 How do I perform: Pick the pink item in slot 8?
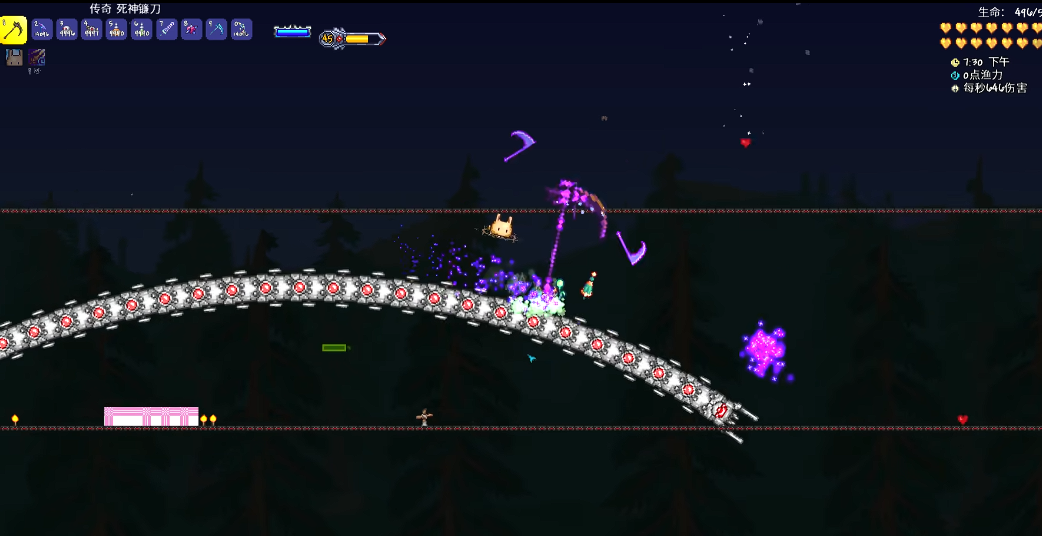coord(192,30)
